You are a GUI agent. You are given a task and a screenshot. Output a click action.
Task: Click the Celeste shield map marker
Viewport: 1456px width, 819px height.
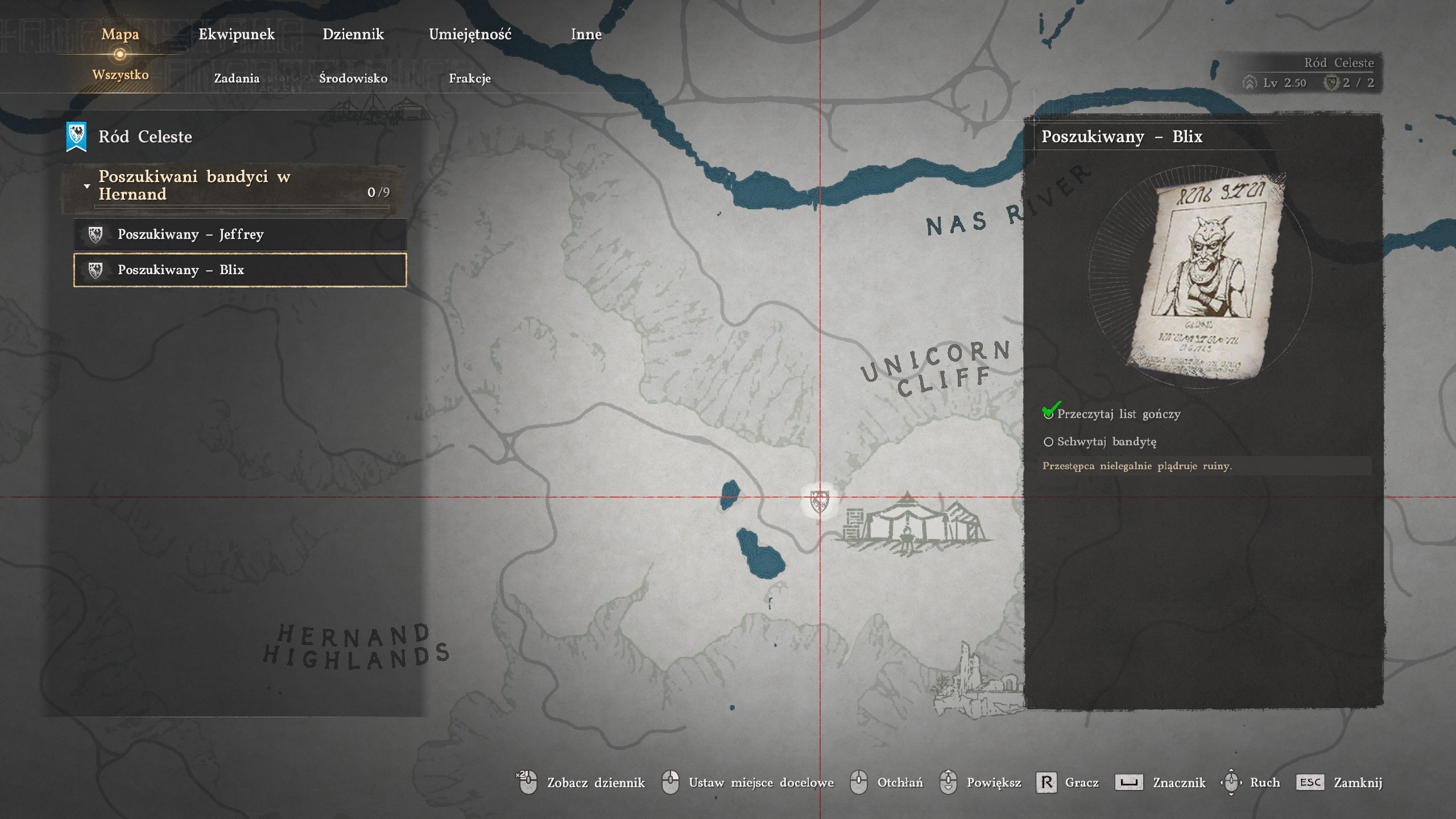(819, 500)
